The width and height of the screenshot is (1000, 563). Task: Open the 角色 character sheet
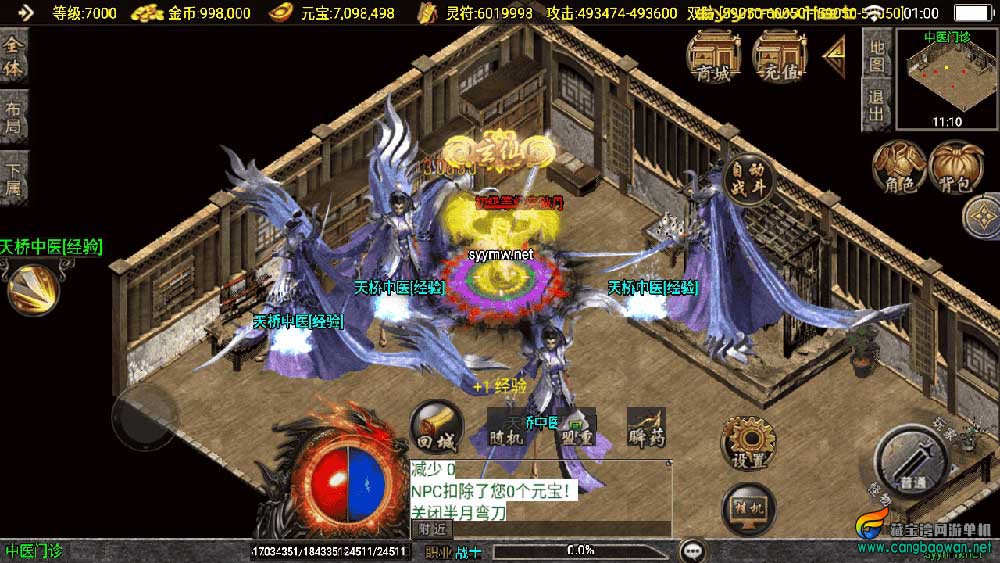(898, 167)
